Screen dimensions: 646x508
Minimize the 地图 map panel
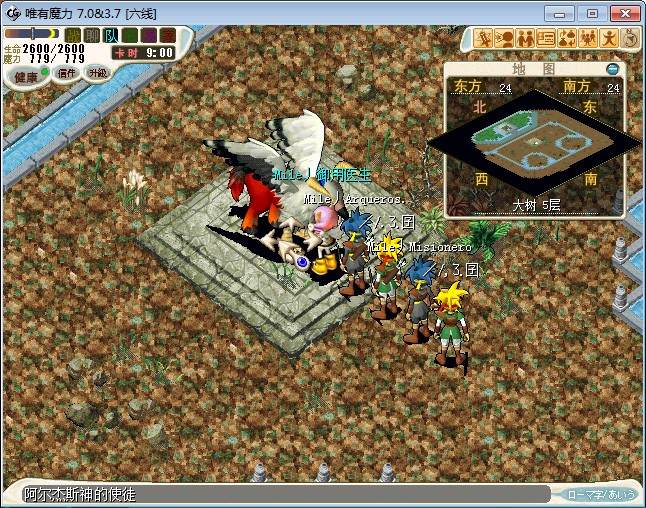613,69
